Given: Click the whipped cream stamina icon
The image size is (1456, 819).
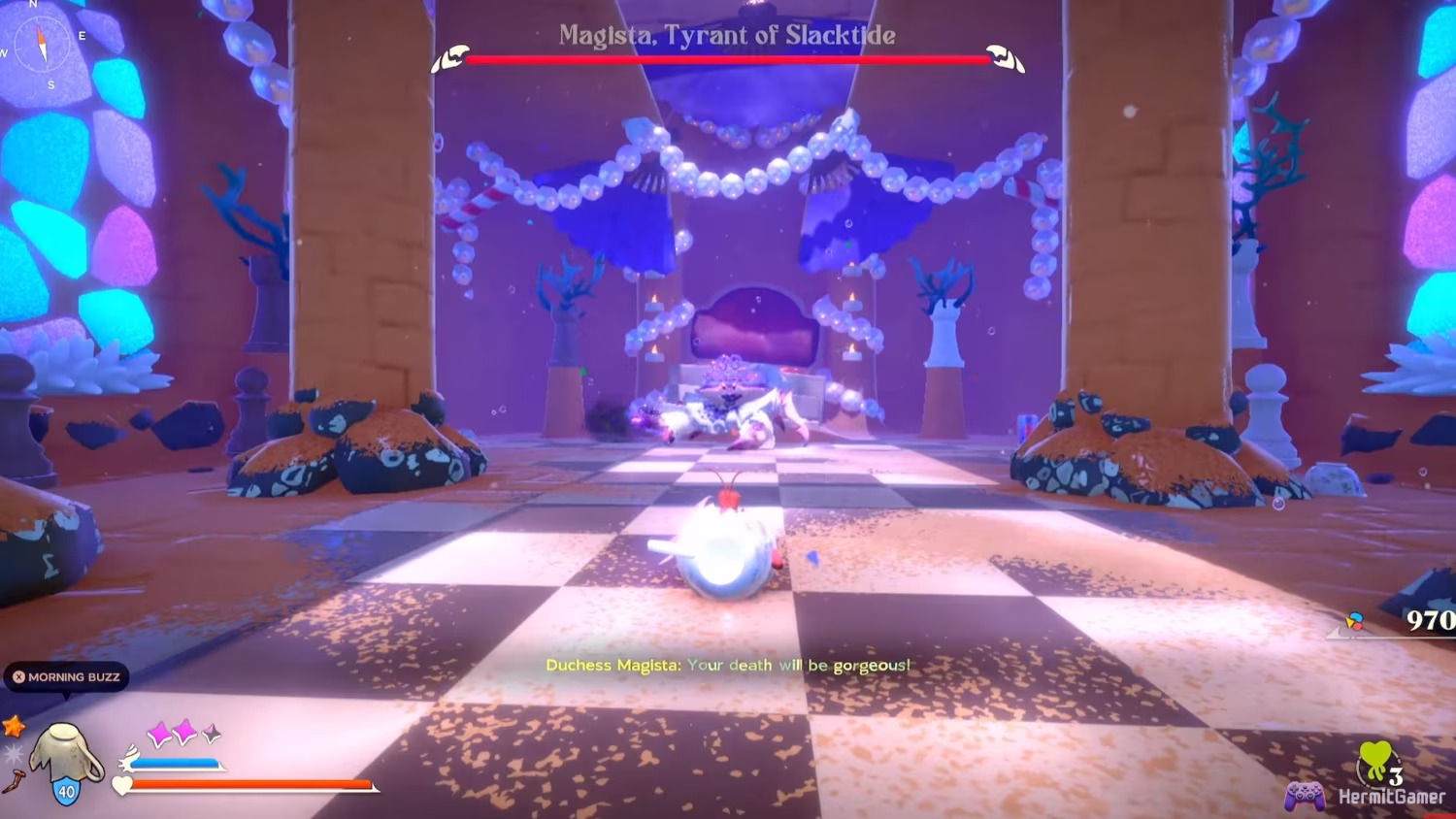Looking at the screenshot, I should (130, 759).
